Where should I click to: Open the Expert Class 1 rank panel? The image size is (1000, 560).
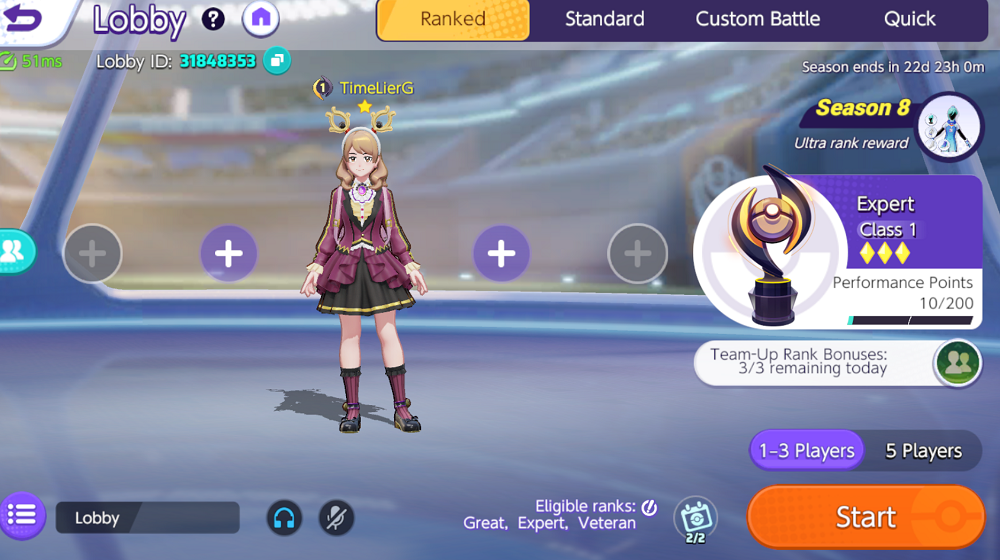tap(838, 251)
